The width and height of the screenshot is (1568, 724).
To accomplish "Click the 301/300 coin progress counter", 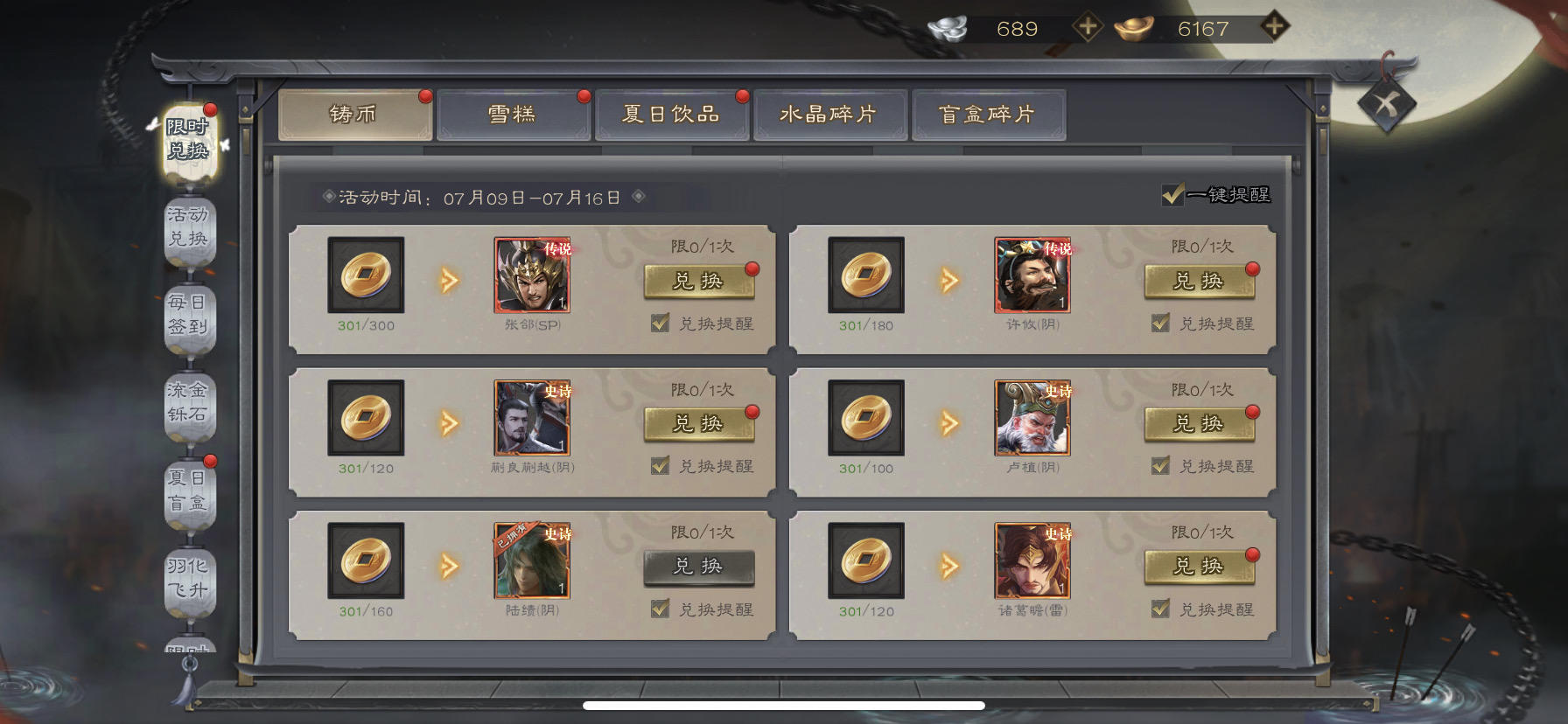I will point(365,325).
